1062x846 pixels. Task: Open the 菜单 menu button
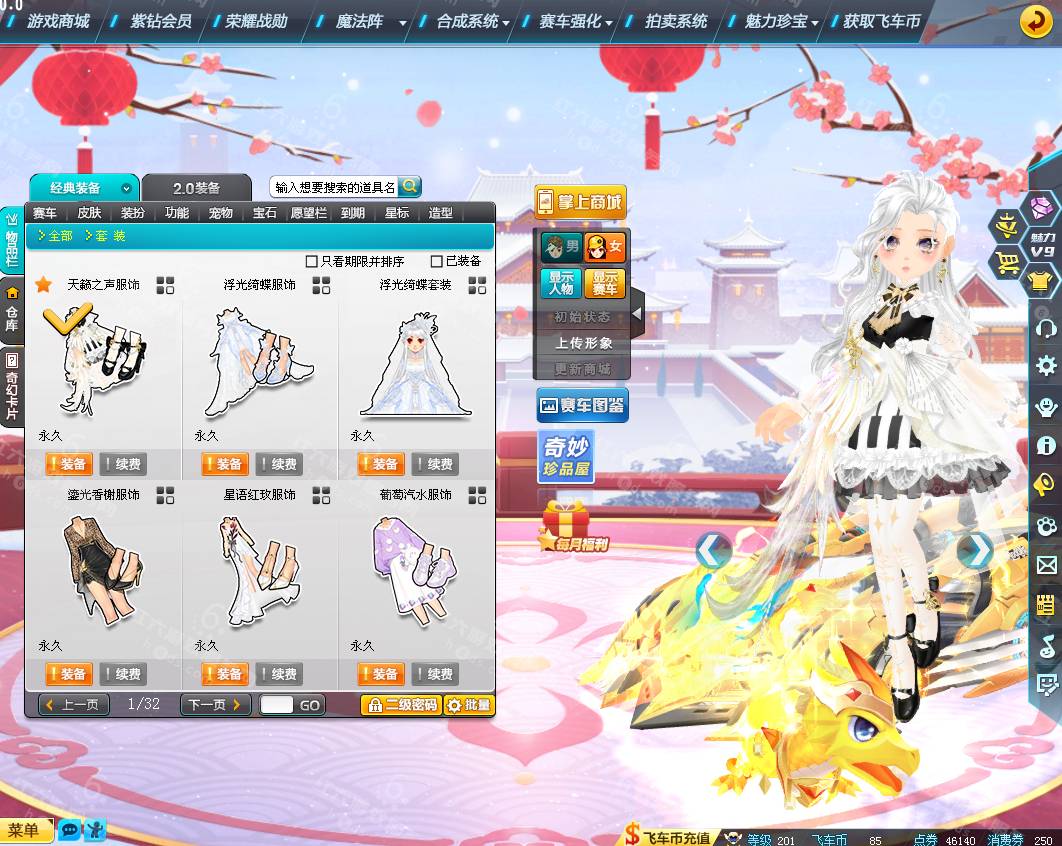click(x=25, y=830)
